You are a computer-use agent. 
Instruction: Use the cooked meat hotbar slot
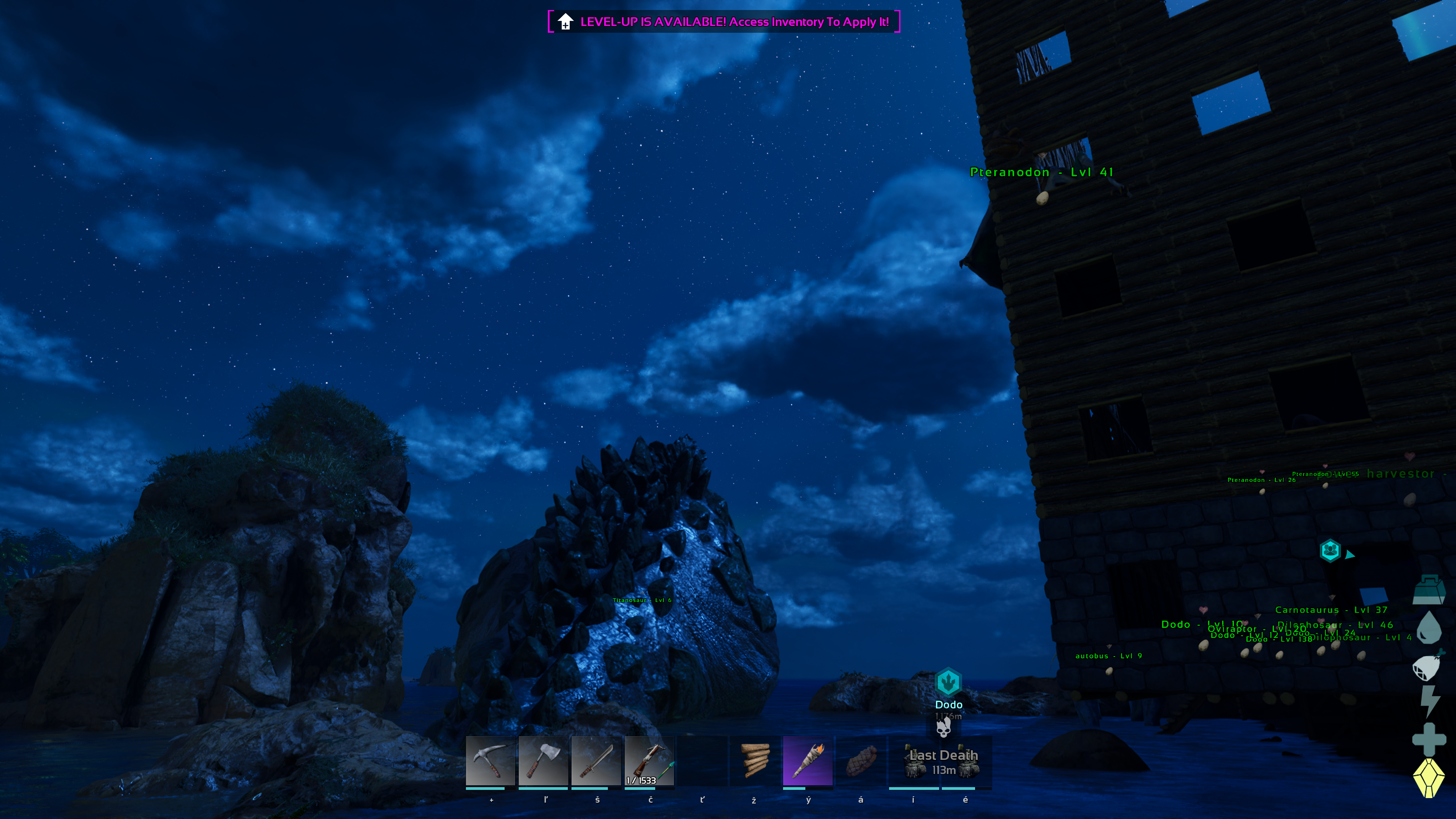coord(861,761)
